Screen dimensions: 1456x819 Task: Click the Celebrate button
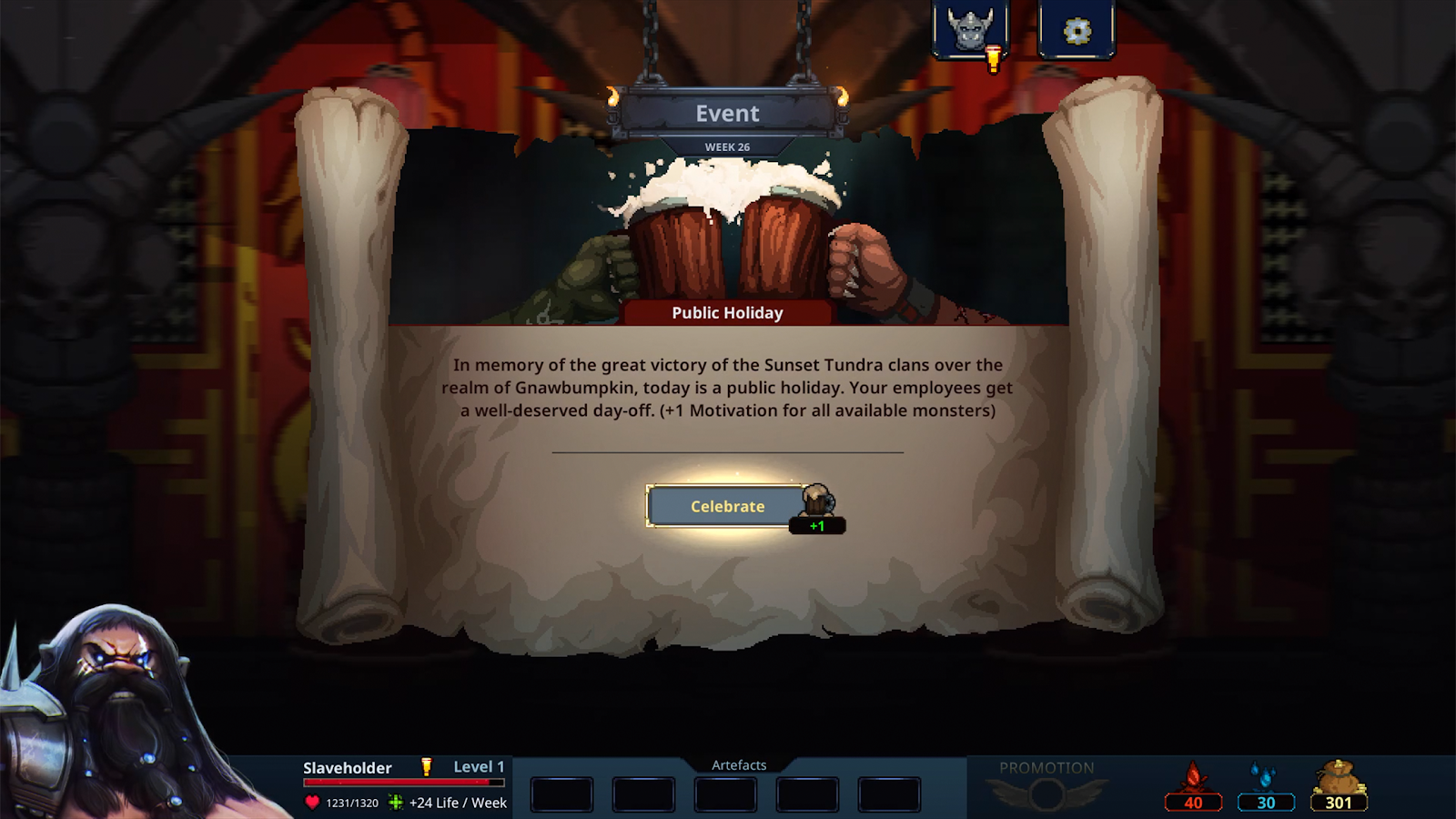coord(726,506)
